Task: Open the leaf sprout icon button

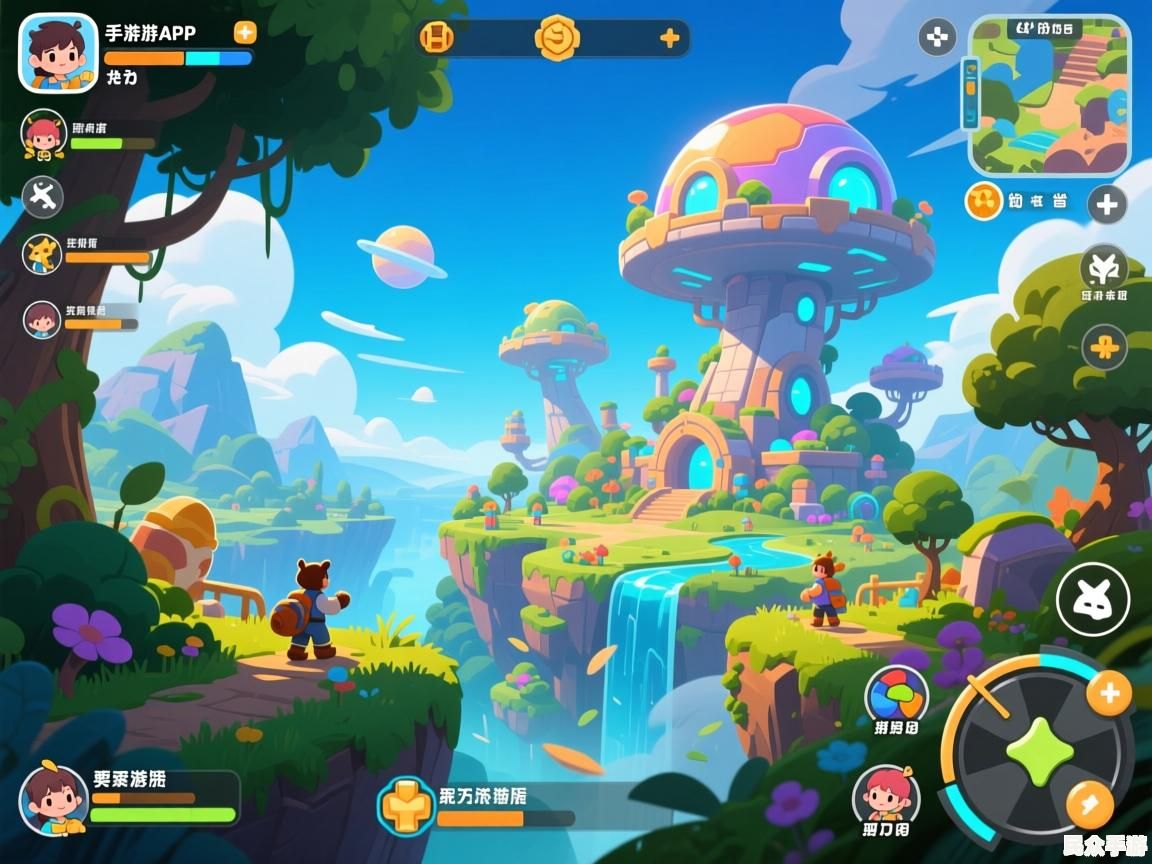Action: 1104,268
